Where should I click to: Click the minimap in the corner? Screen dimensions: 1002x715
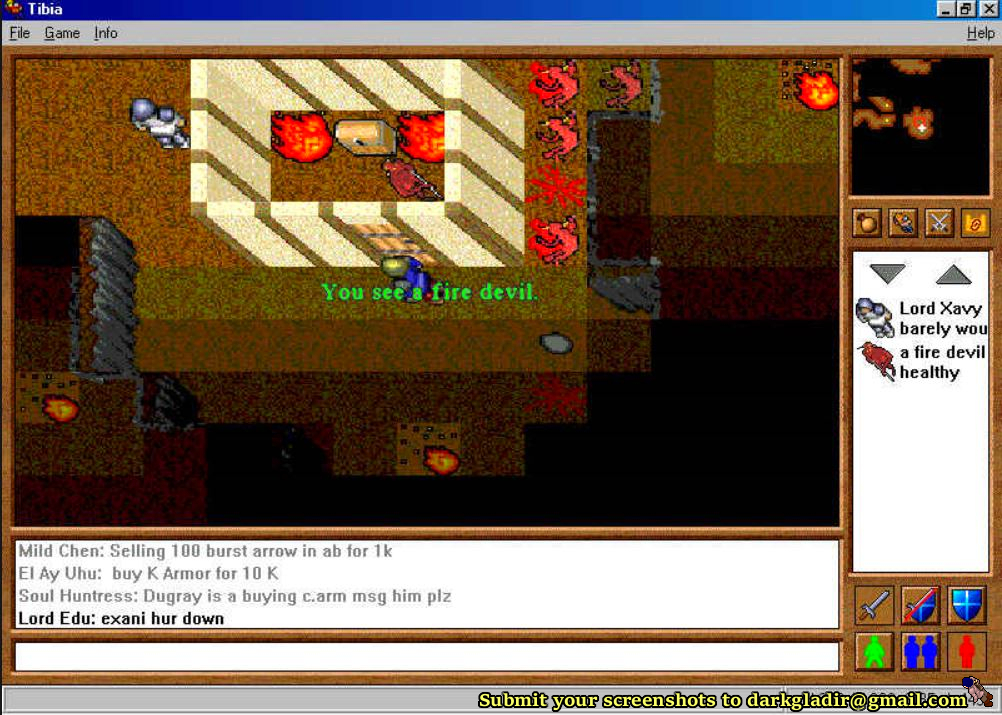[x=920, y=126]
